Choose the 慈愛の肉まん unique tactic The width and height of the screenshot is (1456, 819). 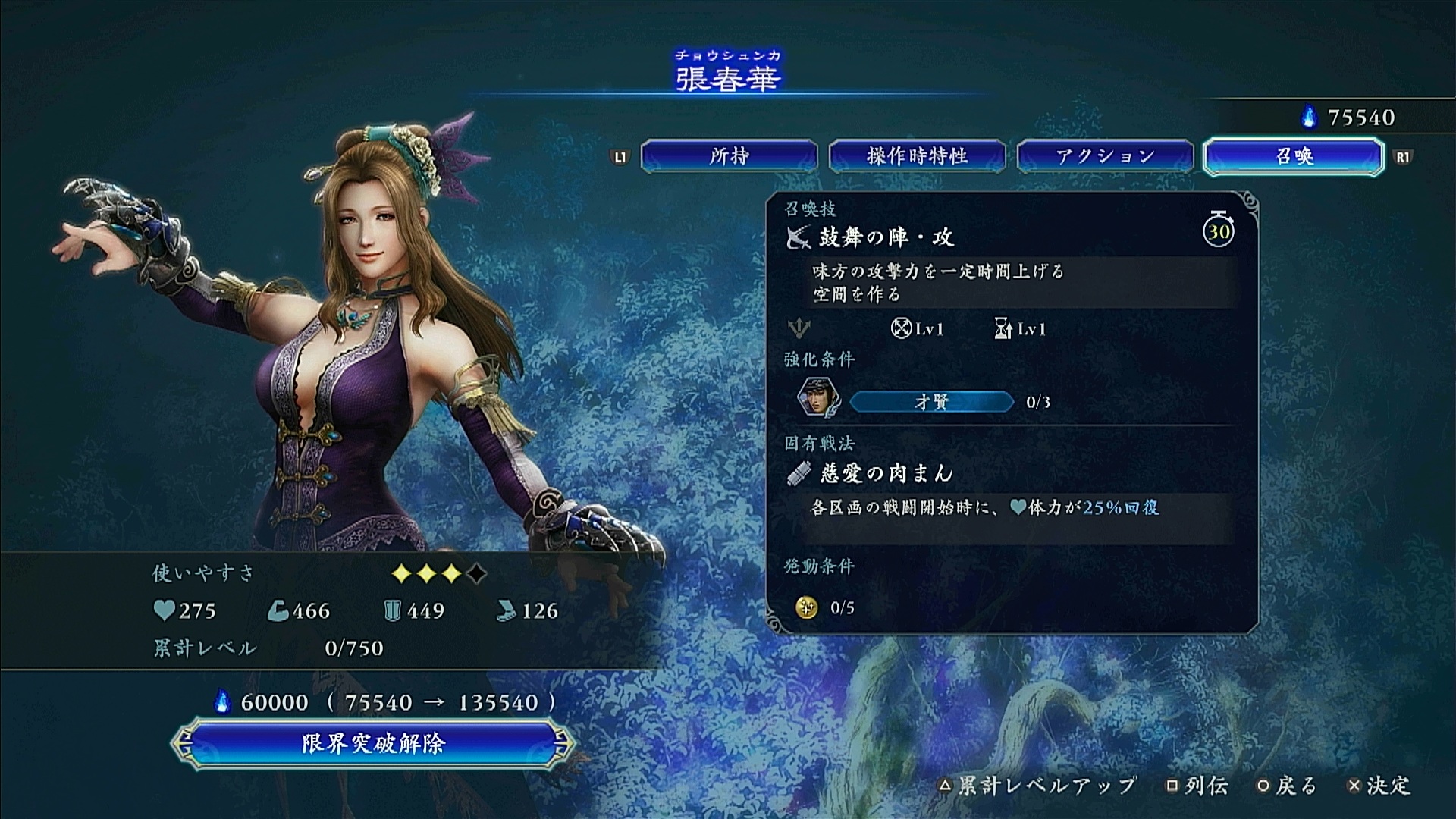tap(886, 474)
